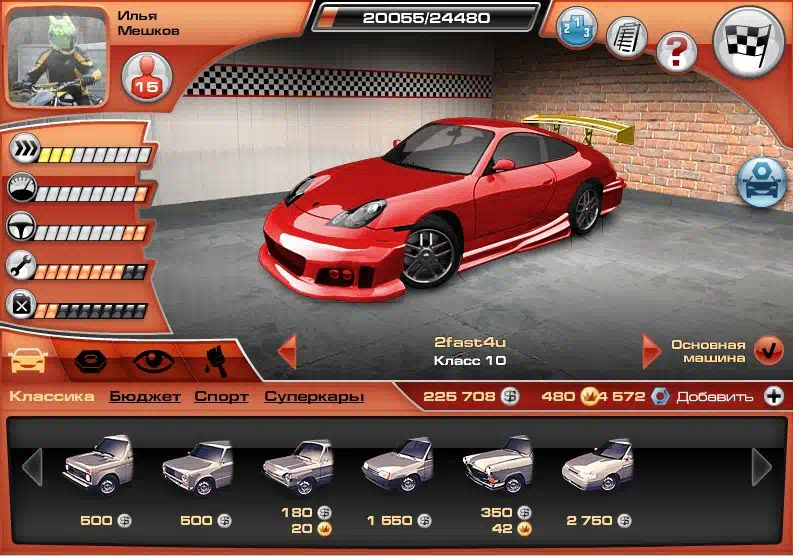Select the Классика car category
The image size is (793, 556).
click(52, 397)
